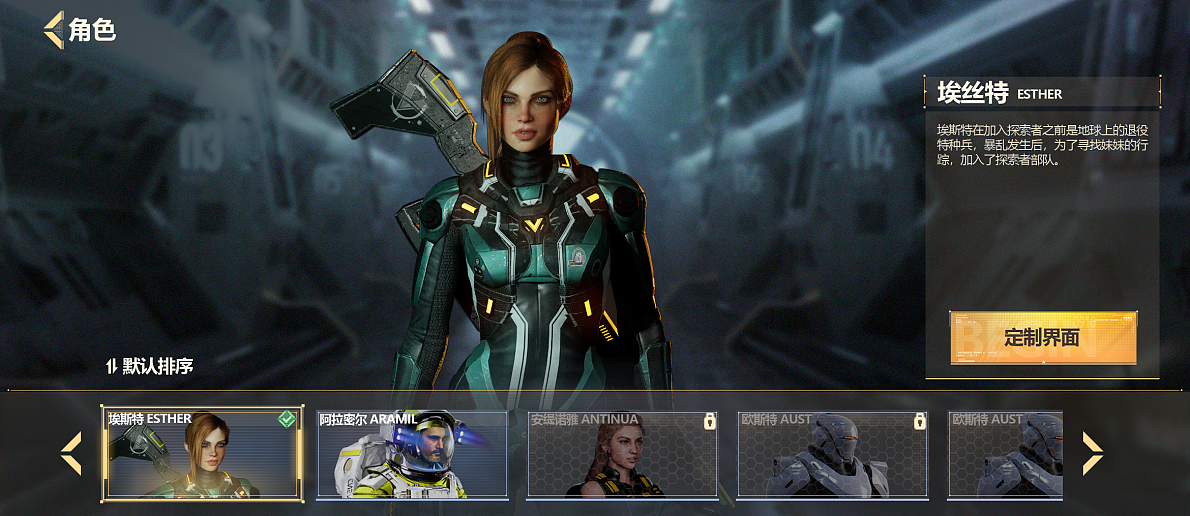
Task: Show more characters with the right arrow
Action: tap(1092, 453)
